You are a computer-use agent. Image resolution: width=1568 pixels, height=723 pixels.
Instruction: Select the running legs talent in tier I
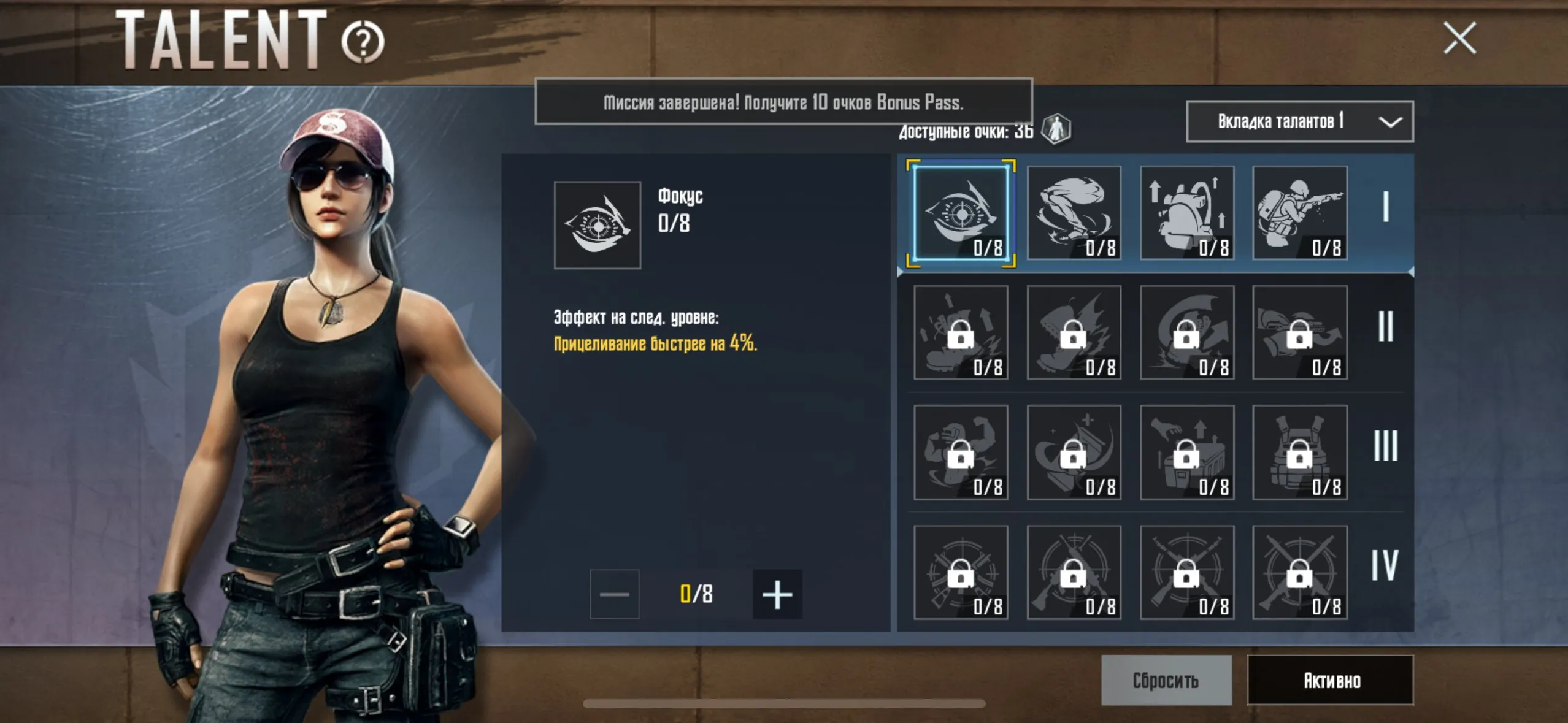(1074, 213)
